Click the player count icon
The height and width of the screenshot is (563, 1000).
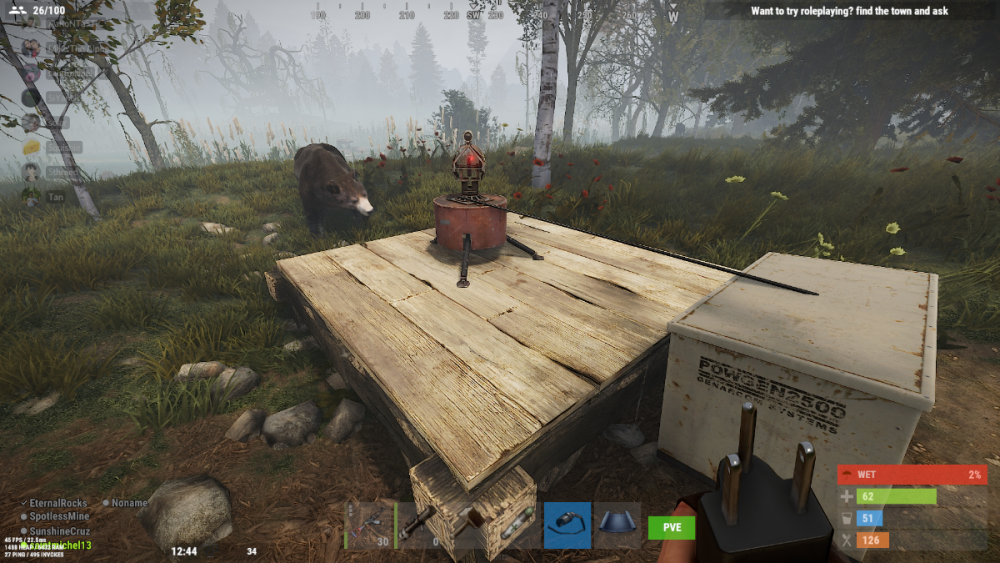[x=16, y=11]
